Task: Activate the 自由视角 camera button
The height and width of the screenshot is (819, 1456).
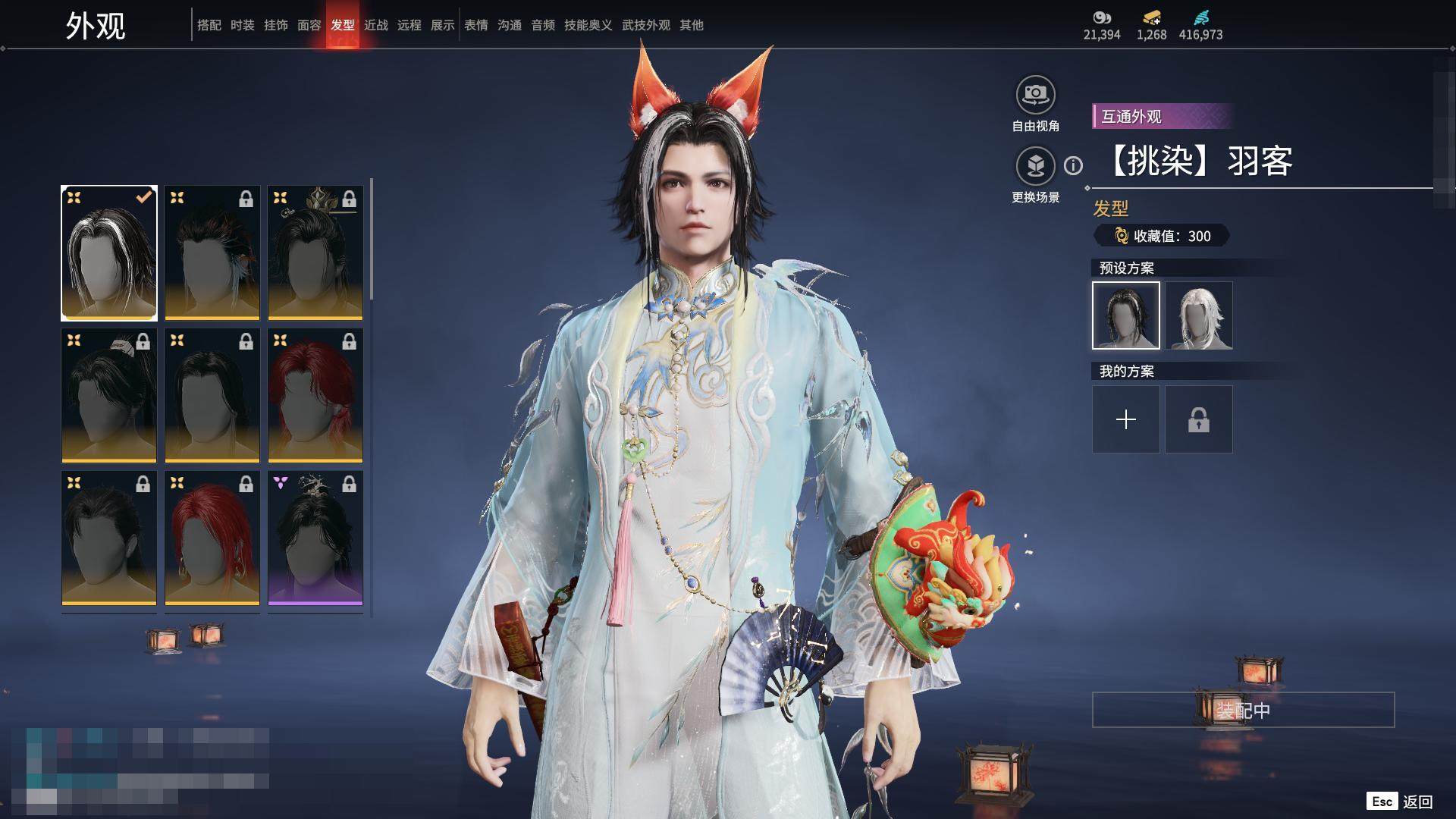Action: click(x=1035, y=95)
